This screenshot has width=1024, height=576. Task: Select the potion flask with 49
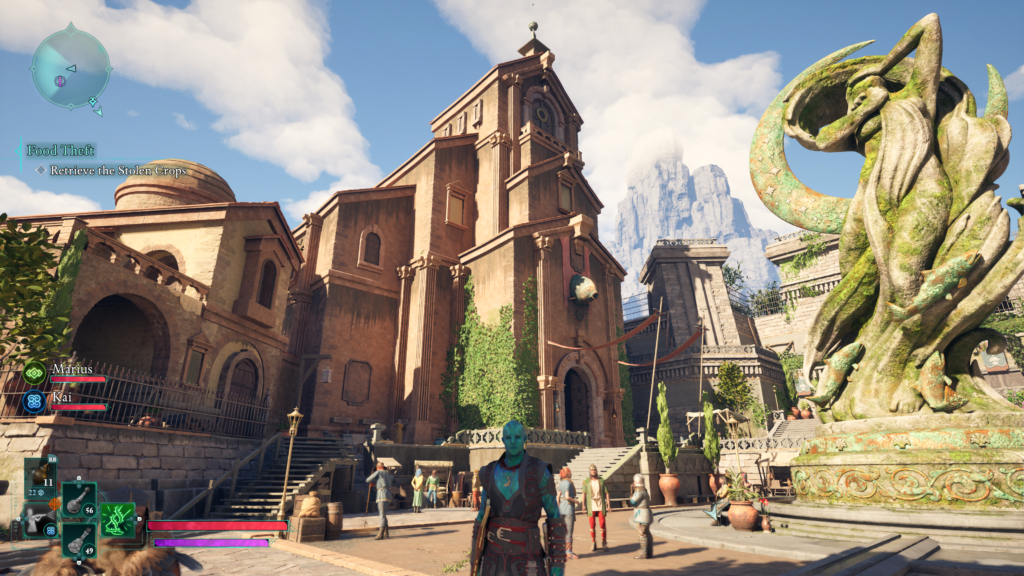(79, 540)
